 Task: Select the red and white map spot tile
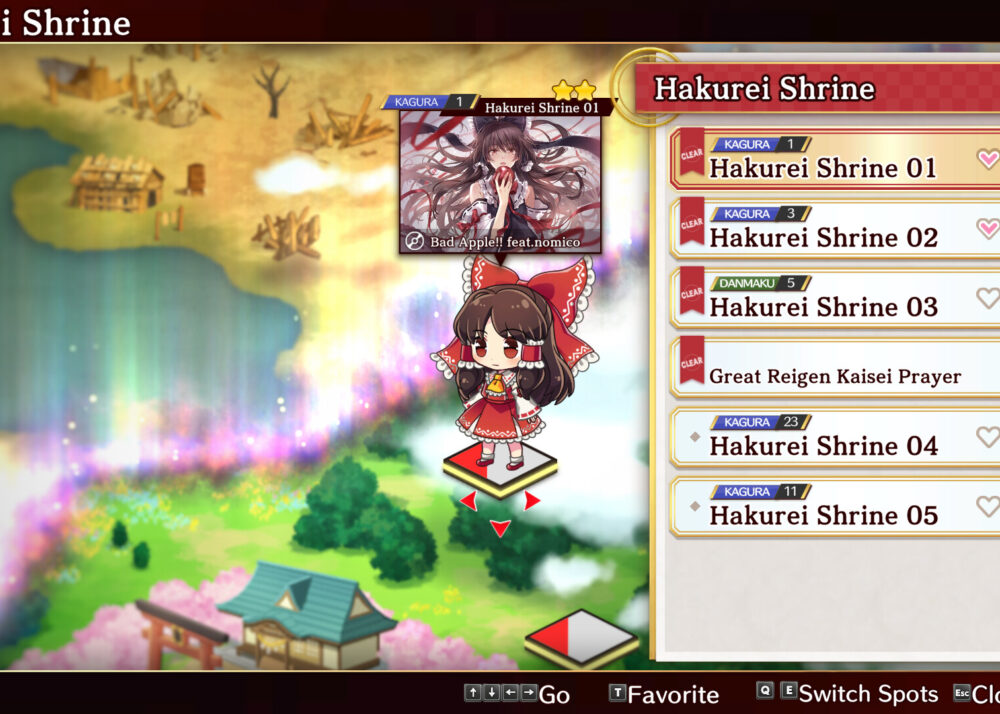pos(581,637)
